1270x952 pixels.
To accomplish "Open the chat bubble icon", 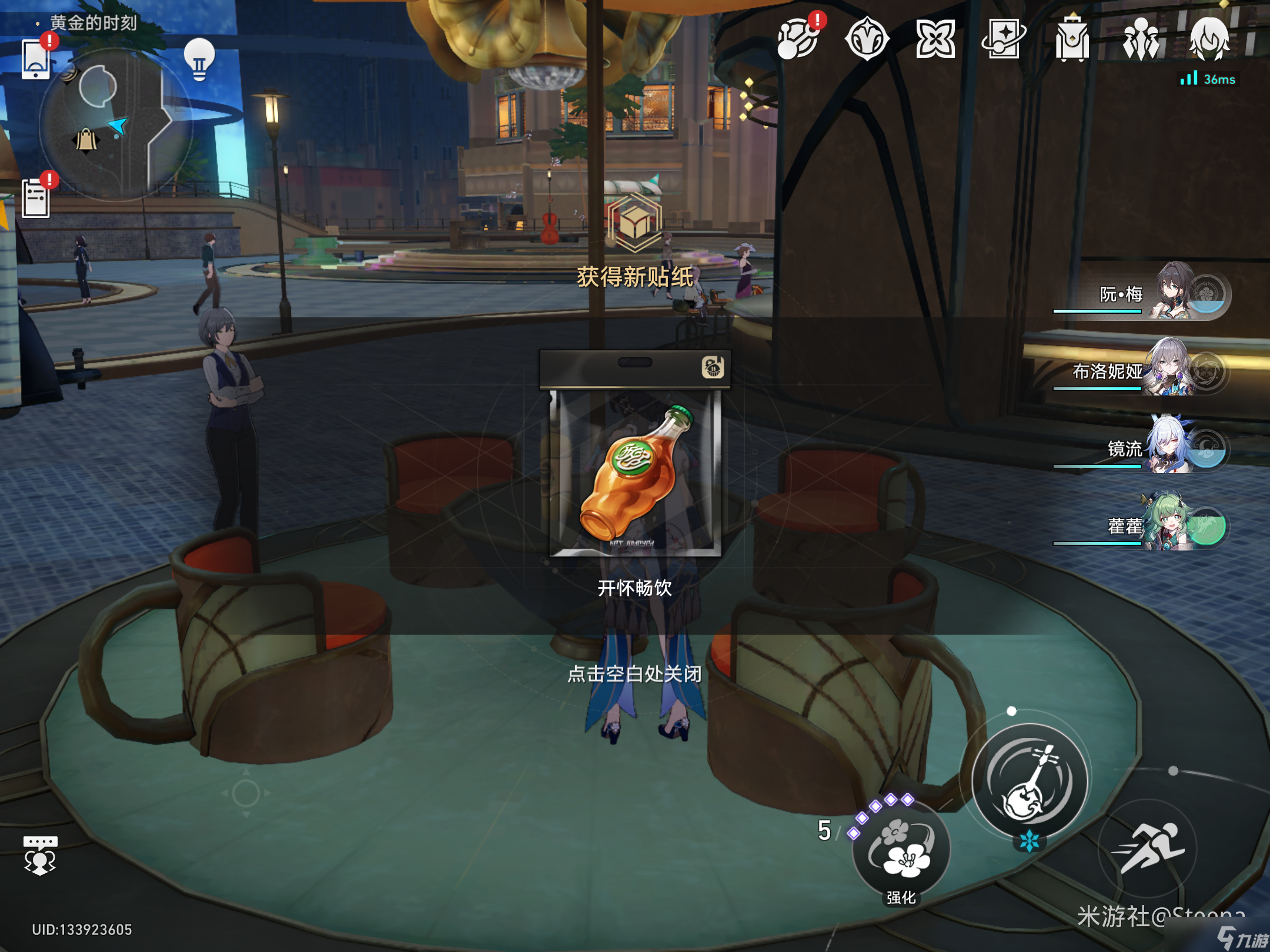I will 40,856.
